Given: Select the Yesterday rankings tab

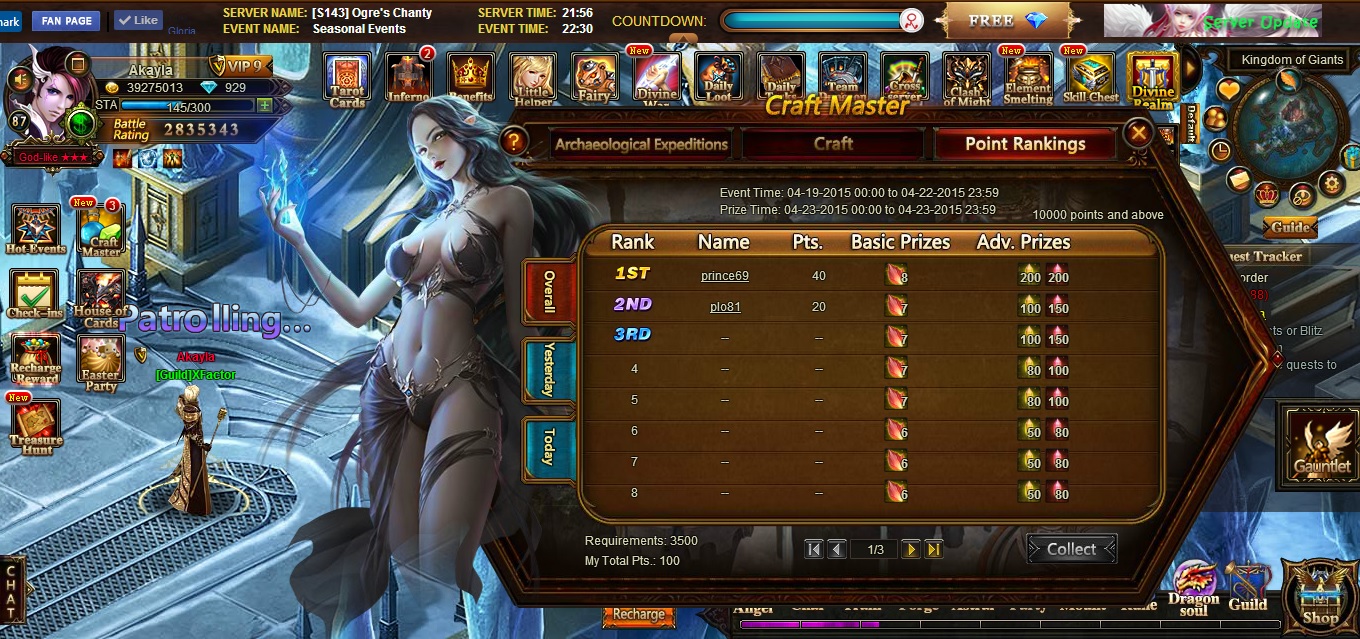Looking at the screenshot, I should 548,370.
